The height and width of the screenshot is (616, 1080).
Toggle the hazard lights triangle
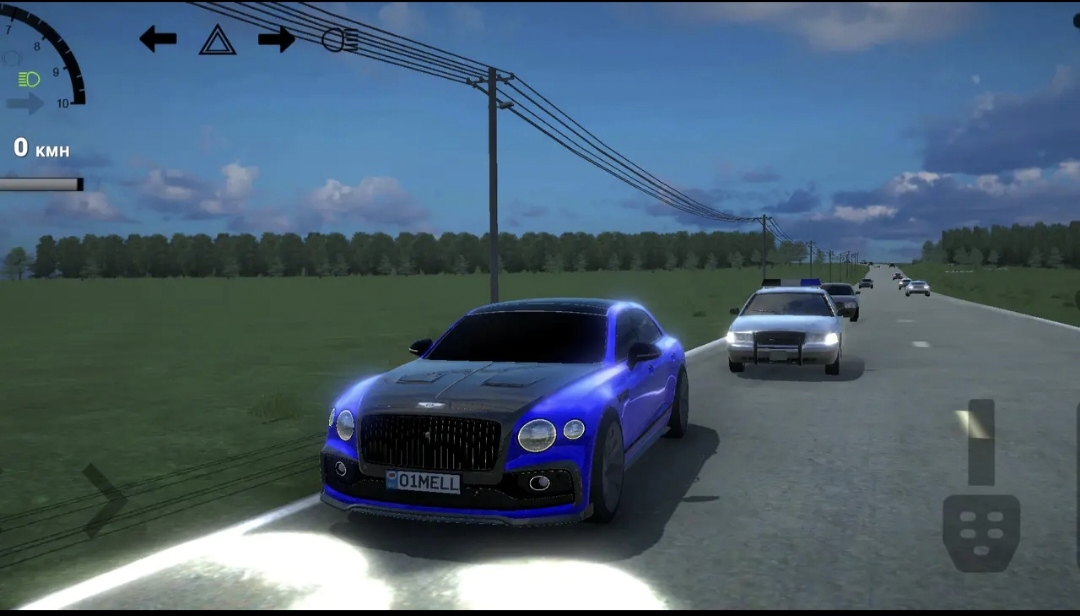pos(217,40)
